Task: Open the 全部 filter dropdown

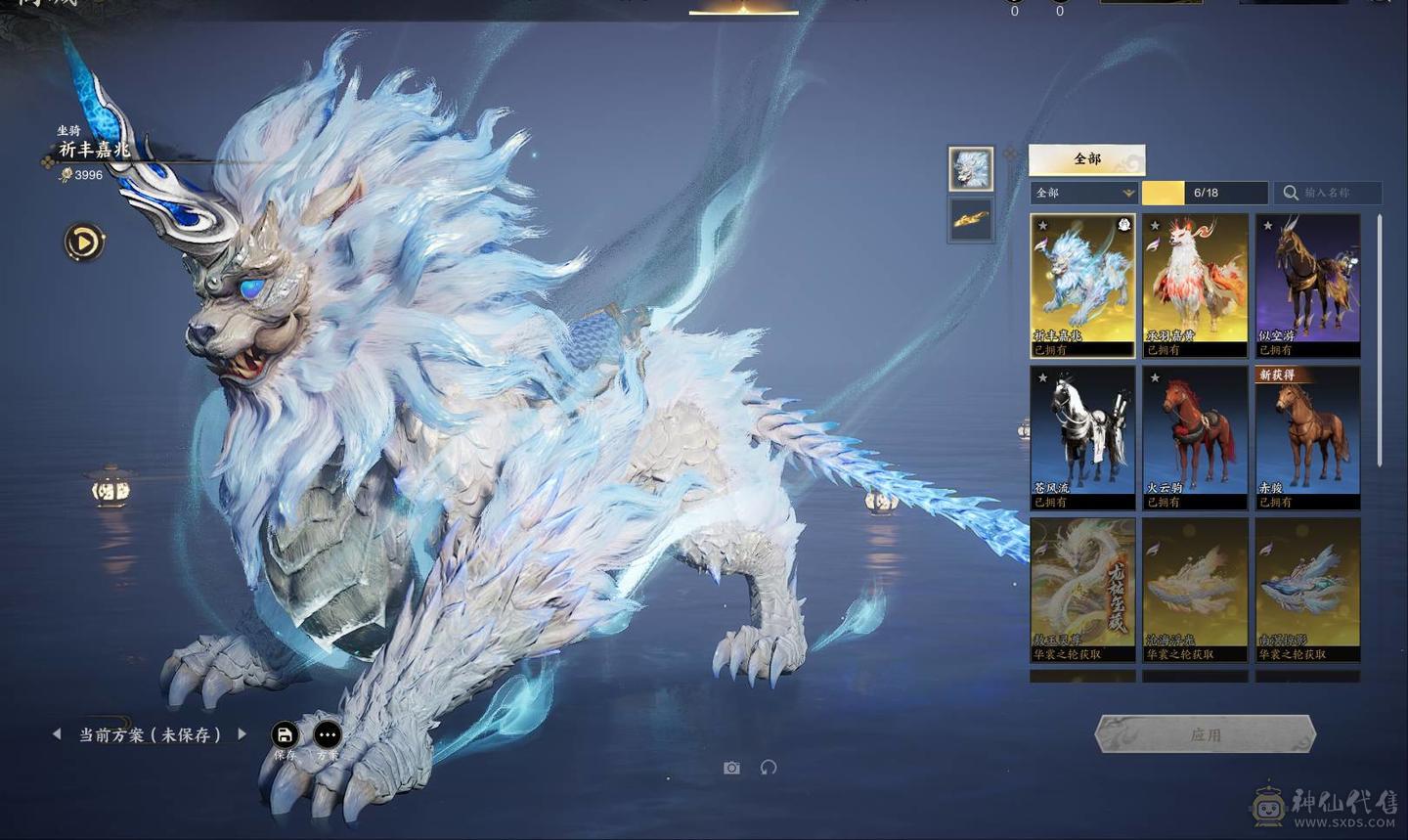Action: [x=1084, y=193]
